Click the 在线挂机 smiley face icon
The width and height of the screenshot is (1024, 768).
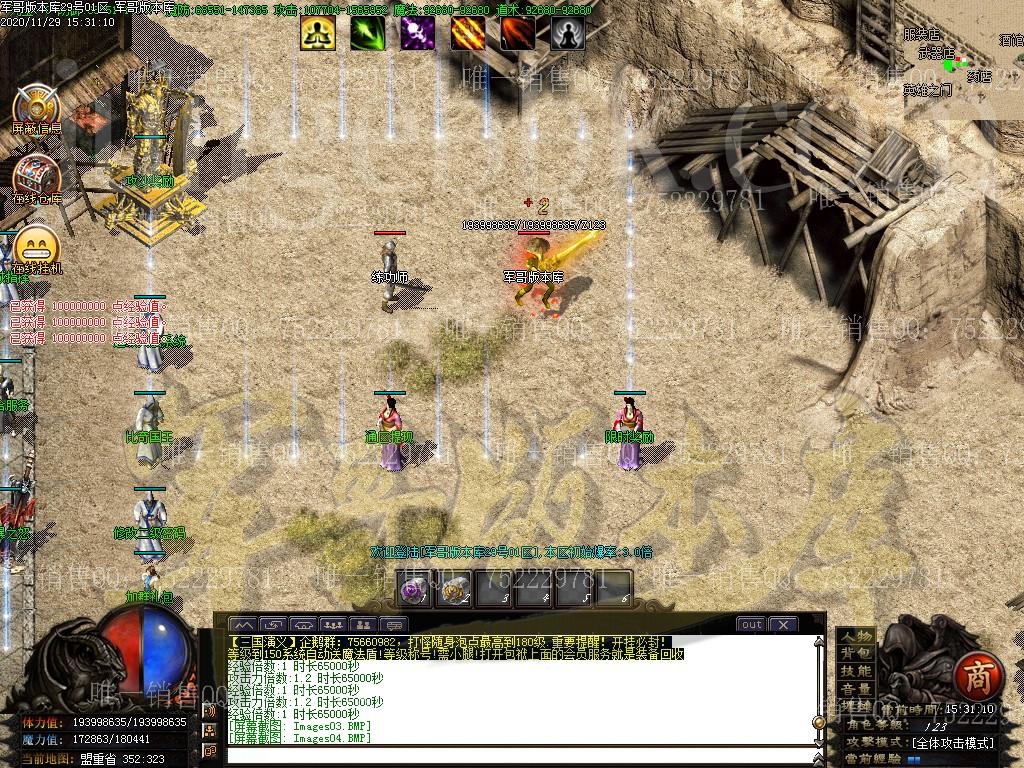tap(37, 246)
